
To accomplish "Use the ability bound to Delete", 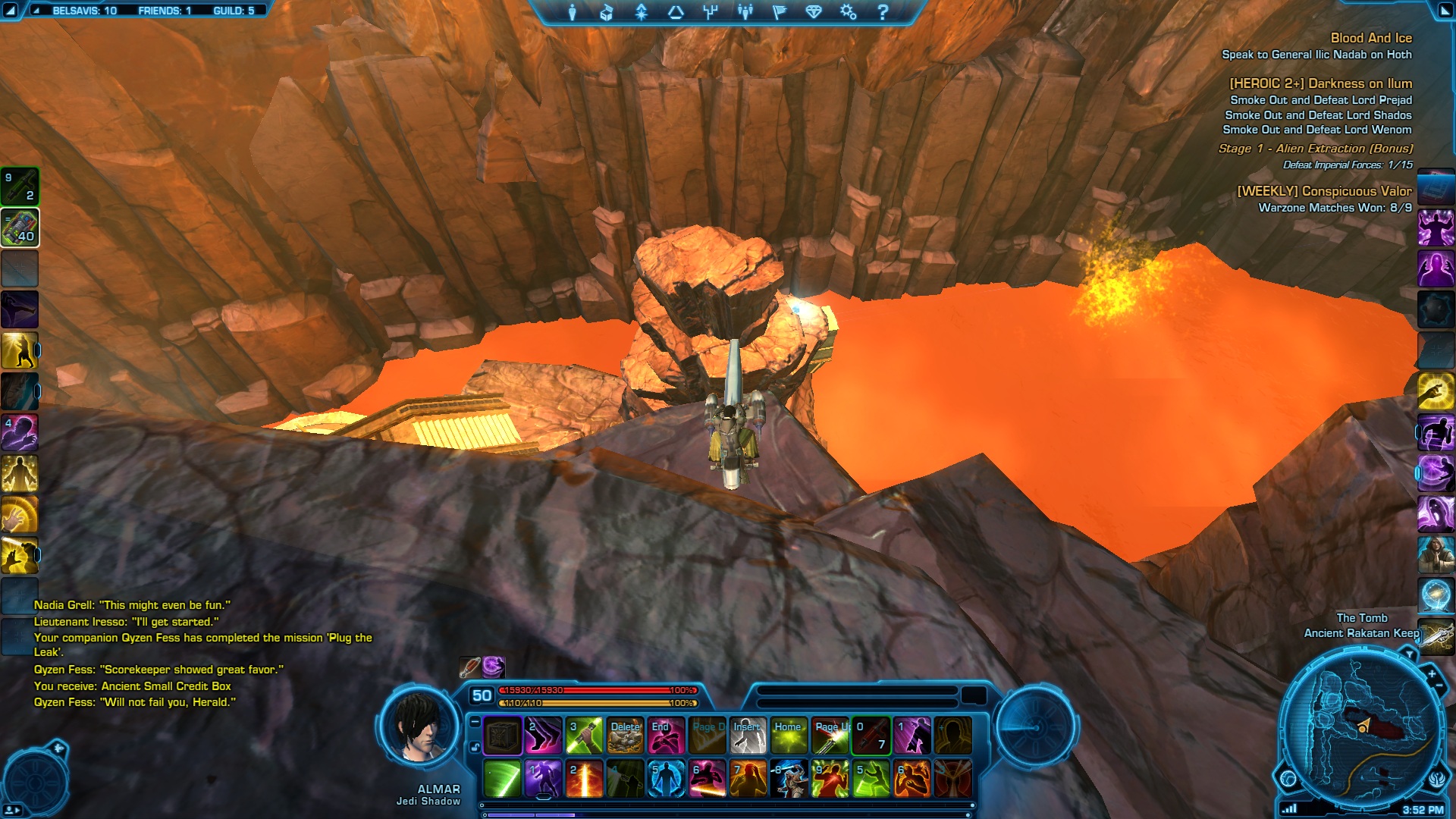I will click(626, 736).
